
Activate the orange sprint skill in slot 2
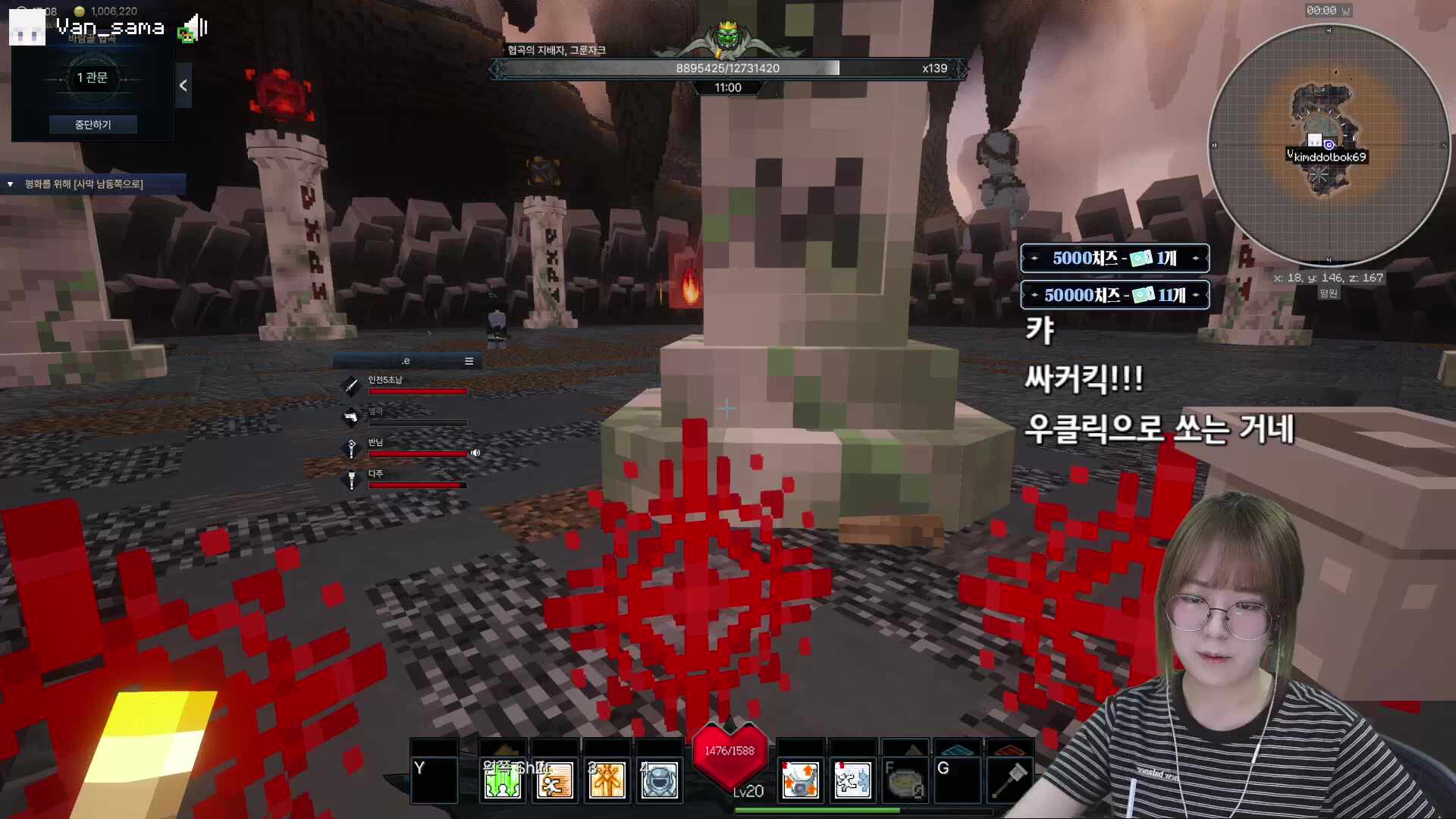coord(554,780)
